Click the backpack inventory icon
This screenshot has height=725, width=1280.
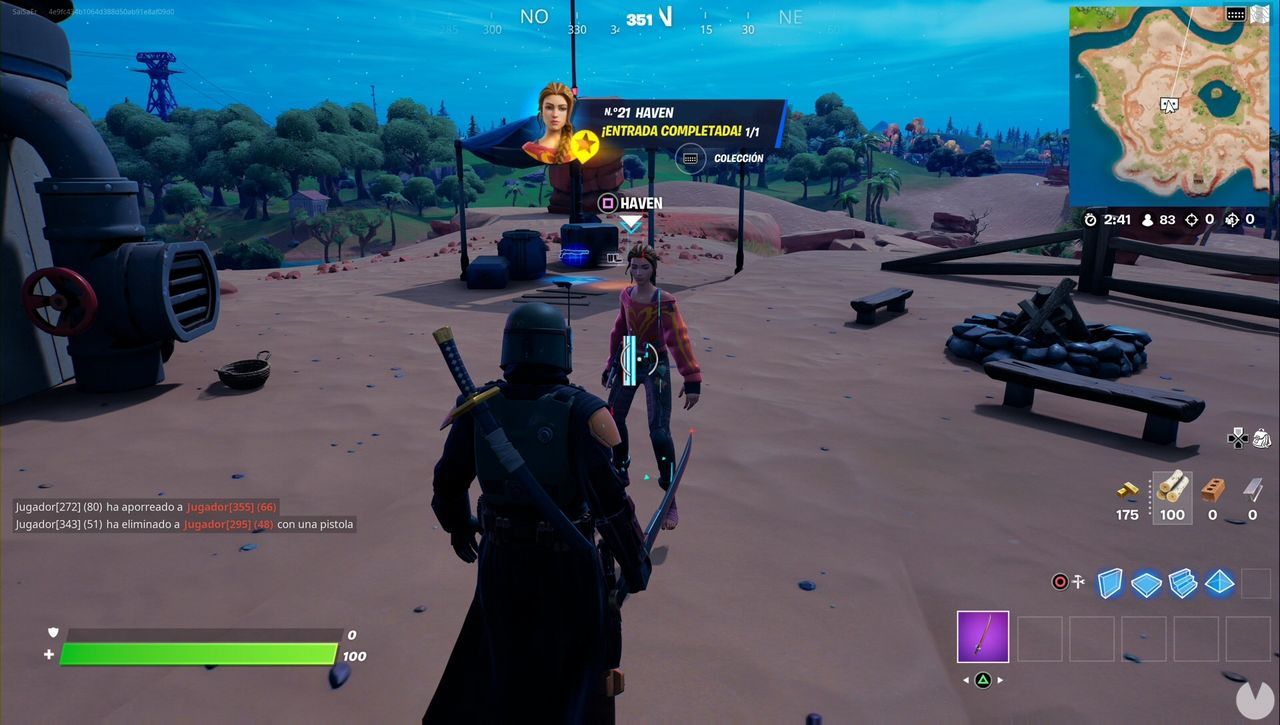pyautogui.click(x=1262, y=437)
